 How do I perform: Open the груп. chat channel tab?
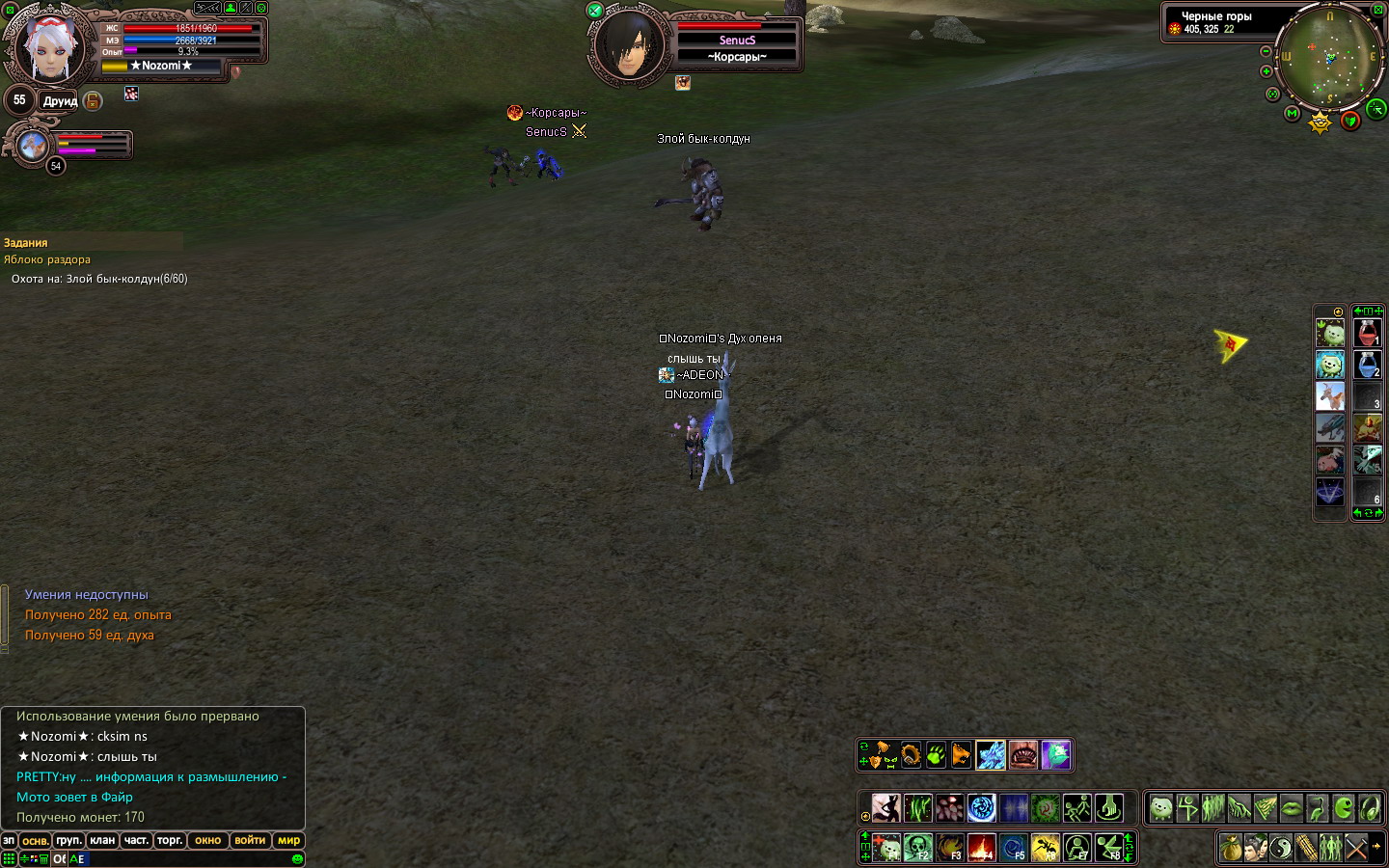[x=68, y=840]
